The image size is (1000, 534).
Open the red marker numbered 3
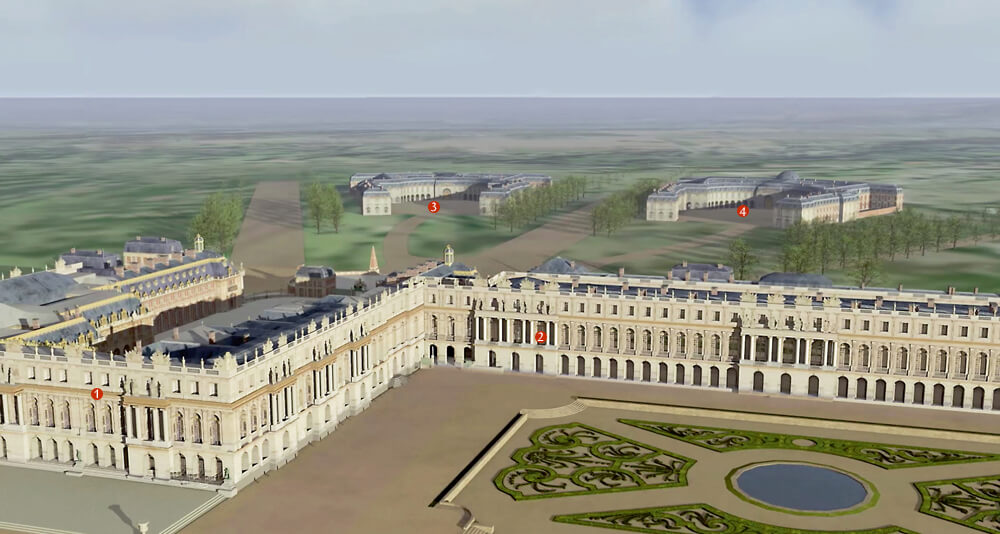(433, 207)
